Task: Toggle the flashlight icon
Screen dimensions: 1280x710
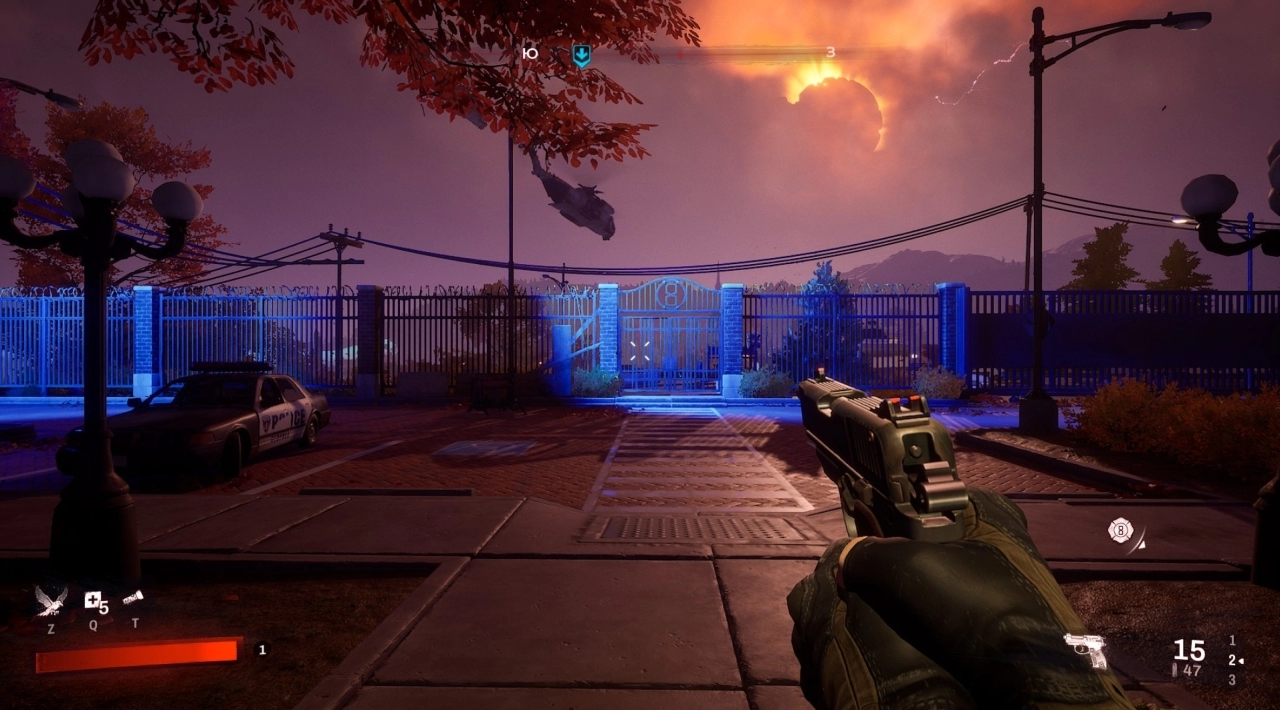Action: coord(134,598)
